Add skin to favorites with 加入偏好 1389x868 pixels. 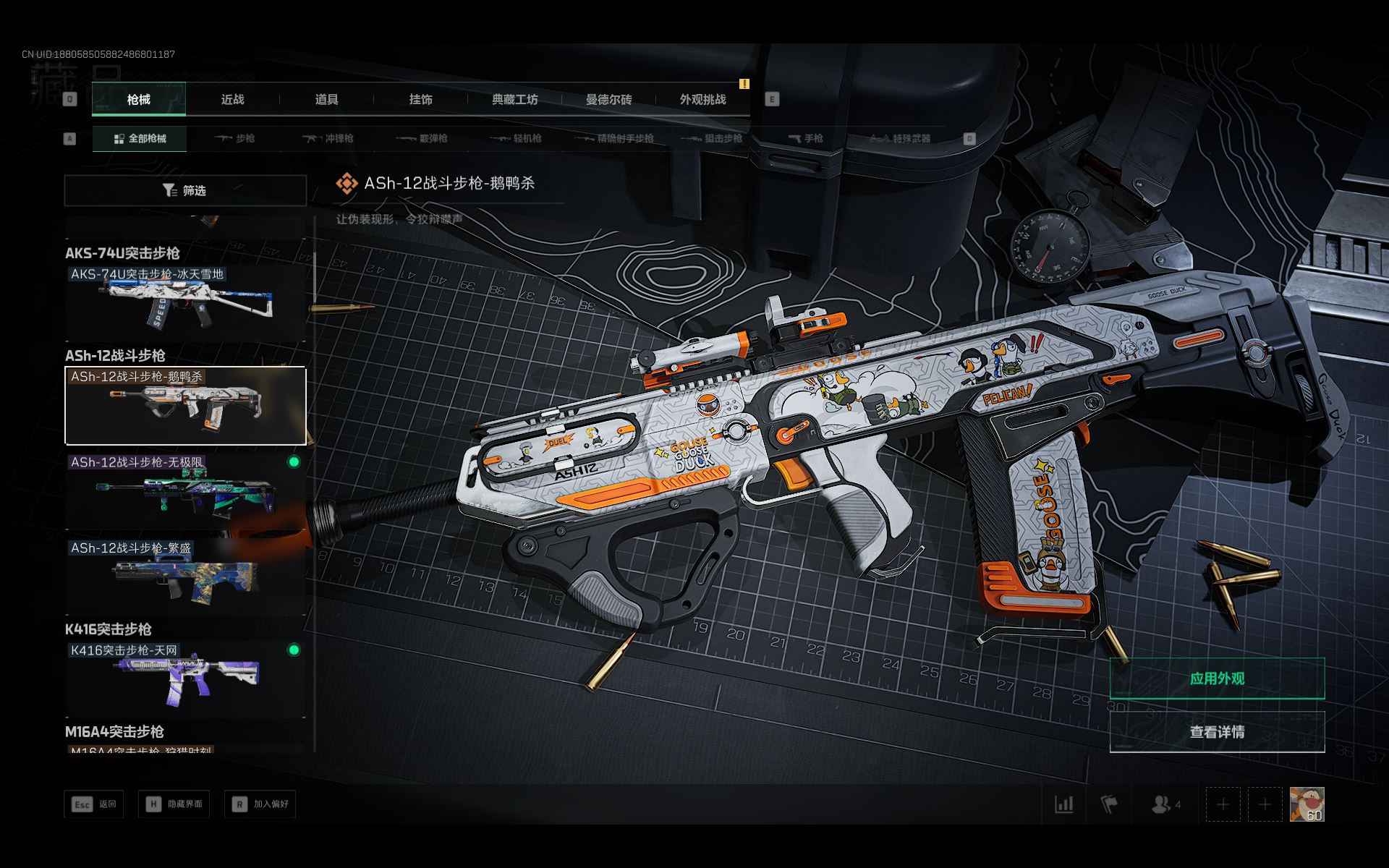click(260, 804)
